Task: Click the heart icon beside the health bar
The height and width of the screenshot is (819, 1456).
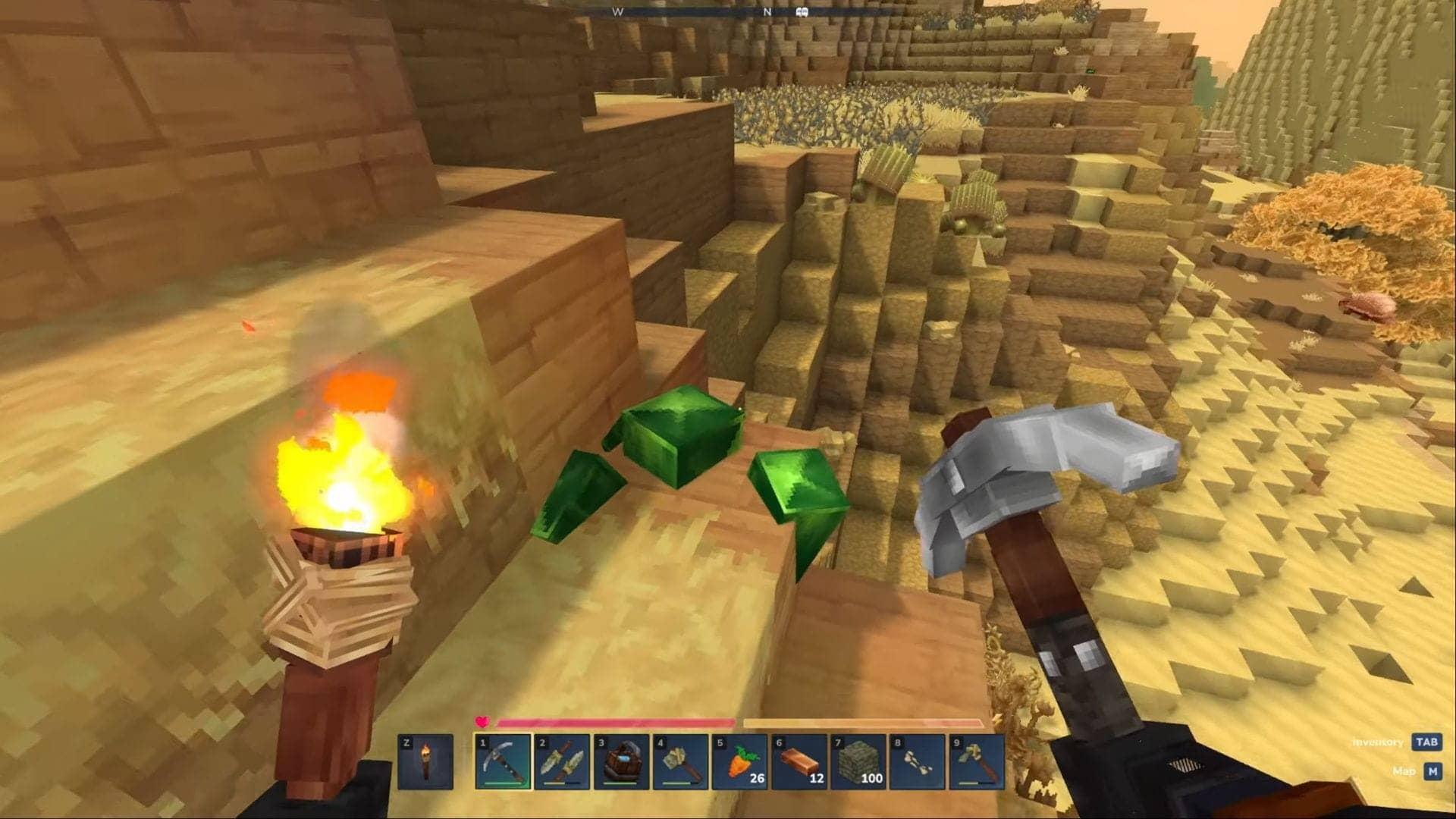Action: [x=483, y=723]
